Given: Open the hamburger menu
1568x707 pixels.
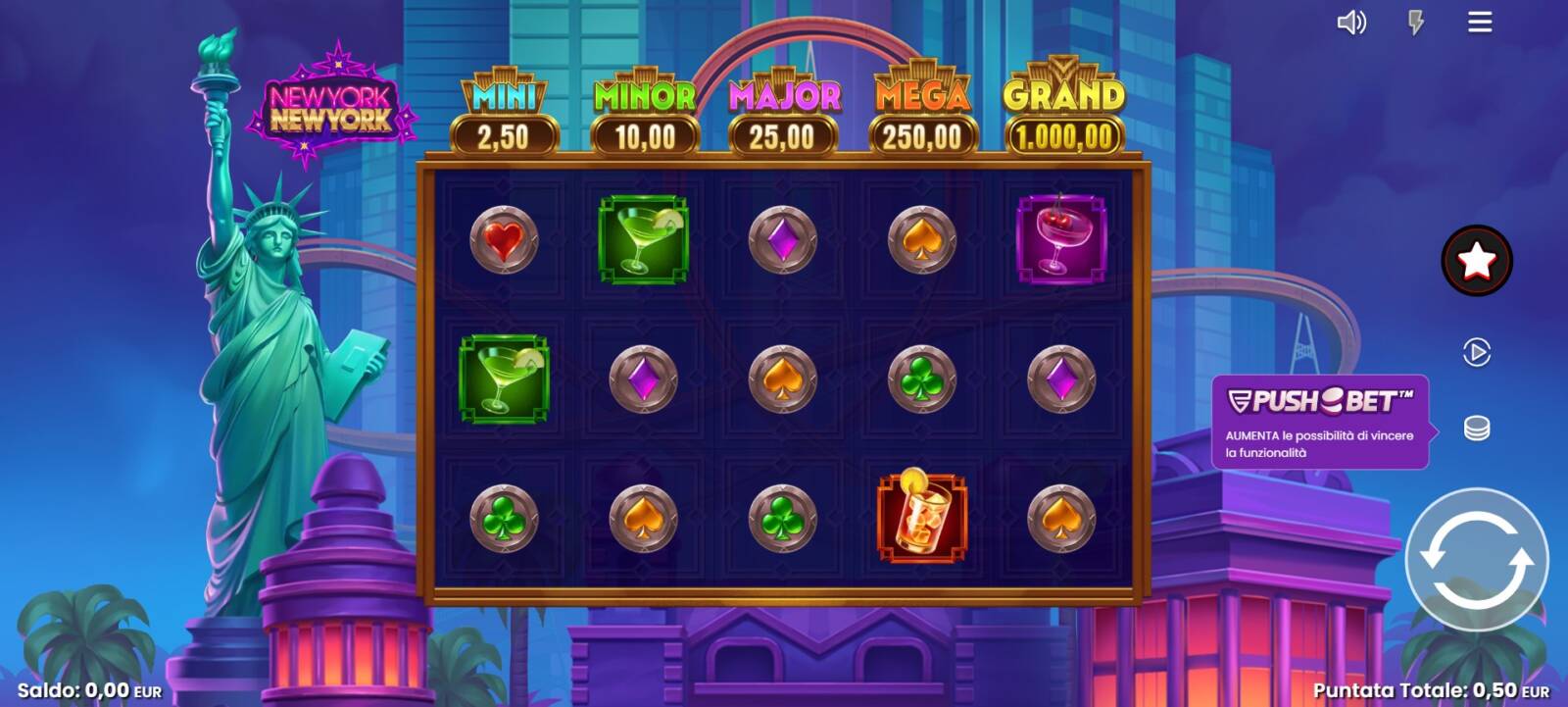Looking at the screenshot, I should (1480, 22).
